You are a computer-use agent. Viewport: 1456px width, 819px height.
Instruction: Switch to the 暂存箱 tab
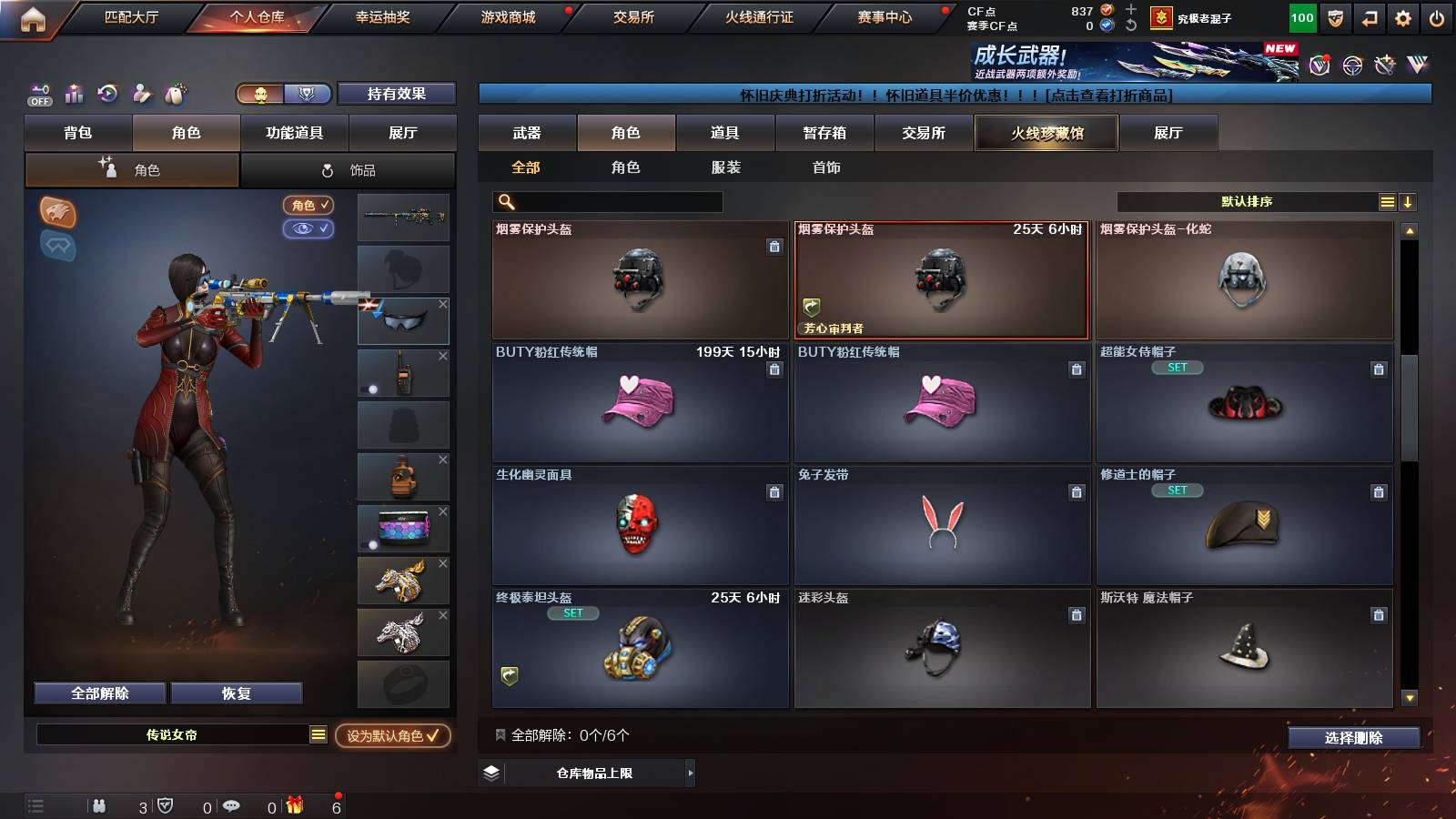[x=824, y=132]
